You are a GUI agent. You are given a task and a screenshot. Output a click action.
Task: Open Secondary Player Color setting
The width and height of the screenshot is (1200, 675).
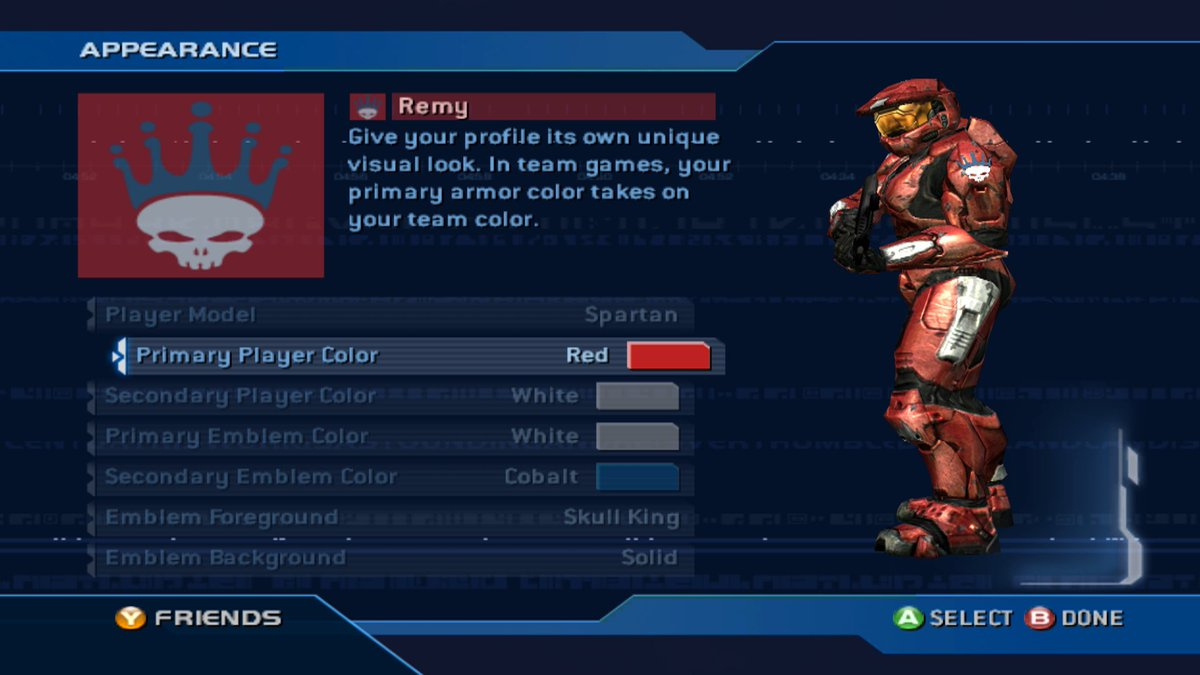(x=390, y=396)
